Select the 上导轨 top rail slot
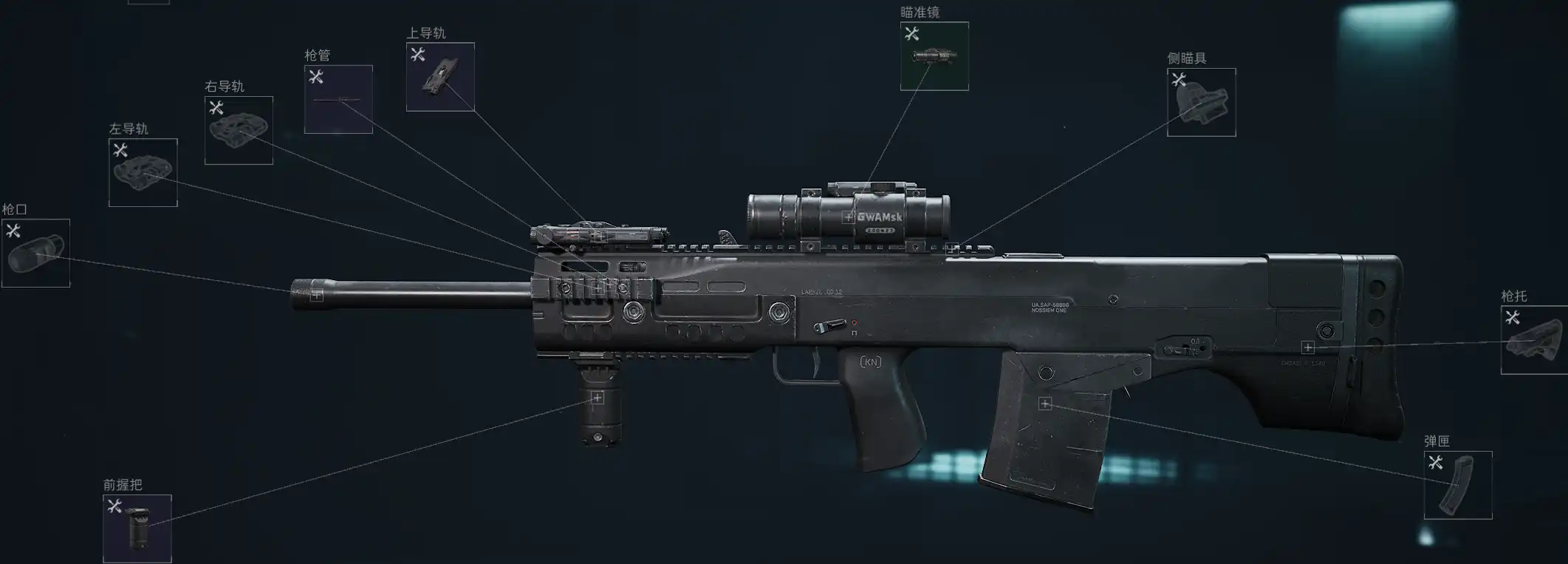The image size is (1568, 564). click(440, 77)
